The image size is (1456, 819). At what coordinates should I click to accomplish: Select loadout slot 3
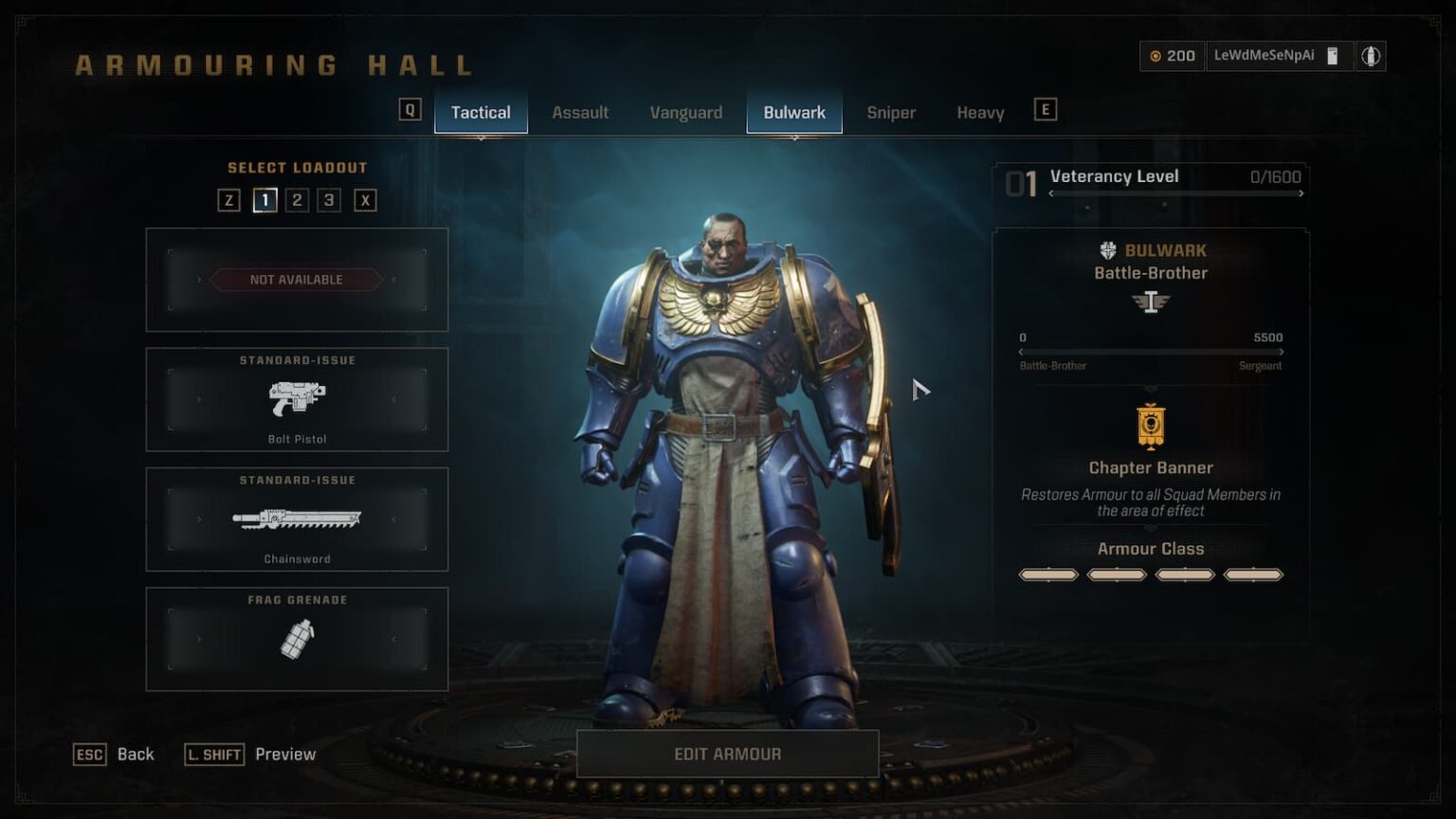pos(331,200)
